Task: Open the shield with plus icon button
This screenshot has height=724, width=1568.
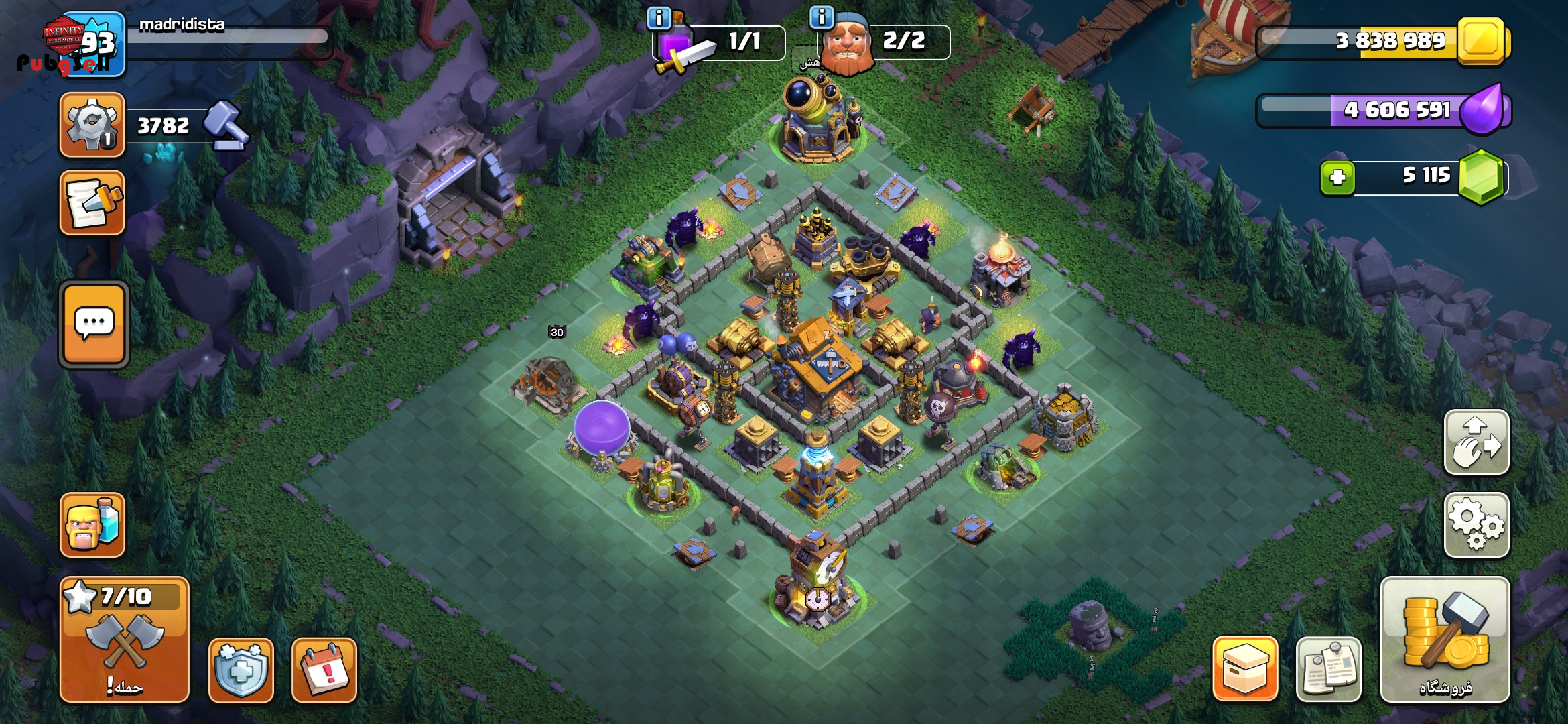Action: click(x=241, y=670)
